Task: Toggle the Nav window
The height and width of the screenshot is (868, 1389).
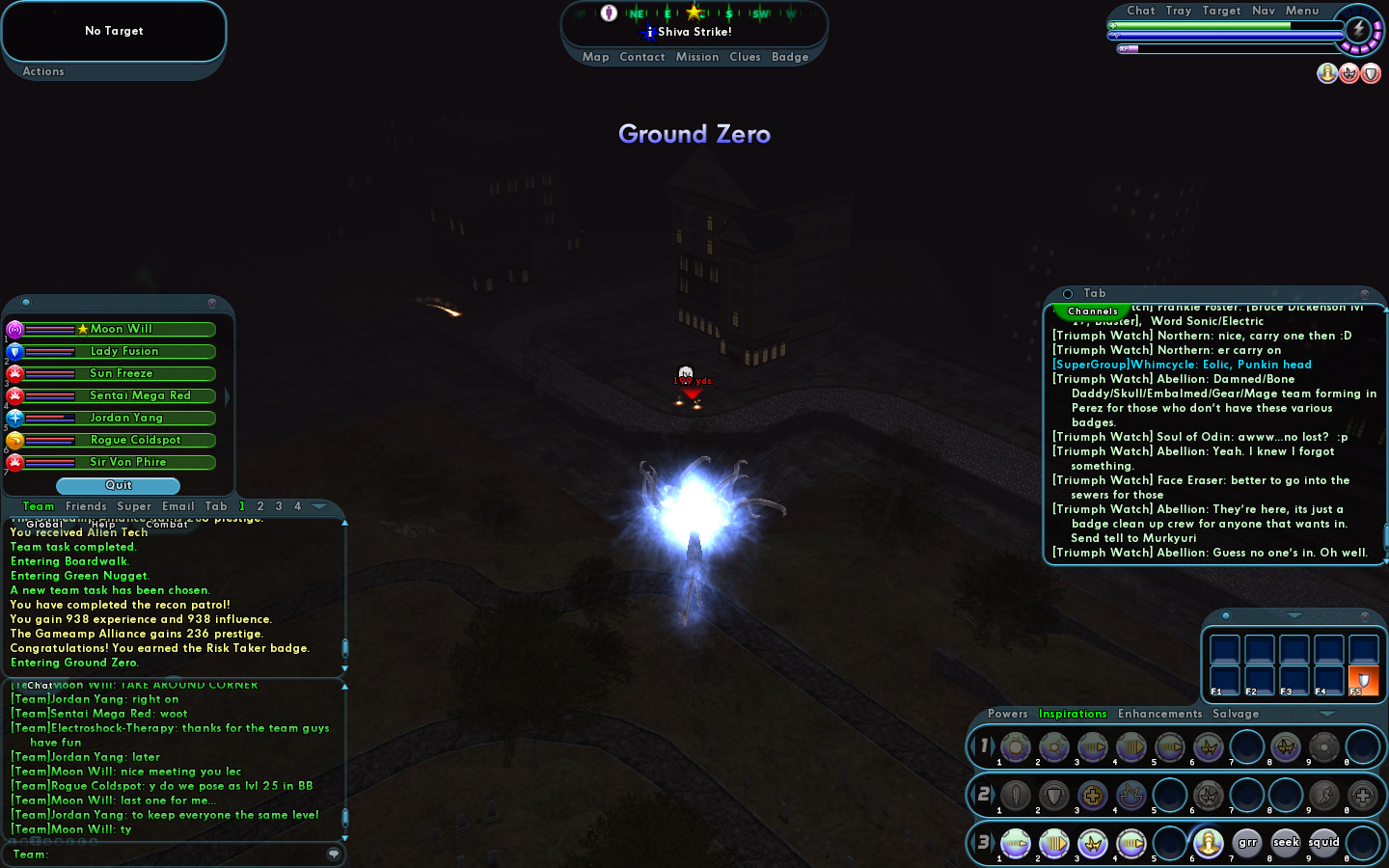Action: tap(1264, 11)
